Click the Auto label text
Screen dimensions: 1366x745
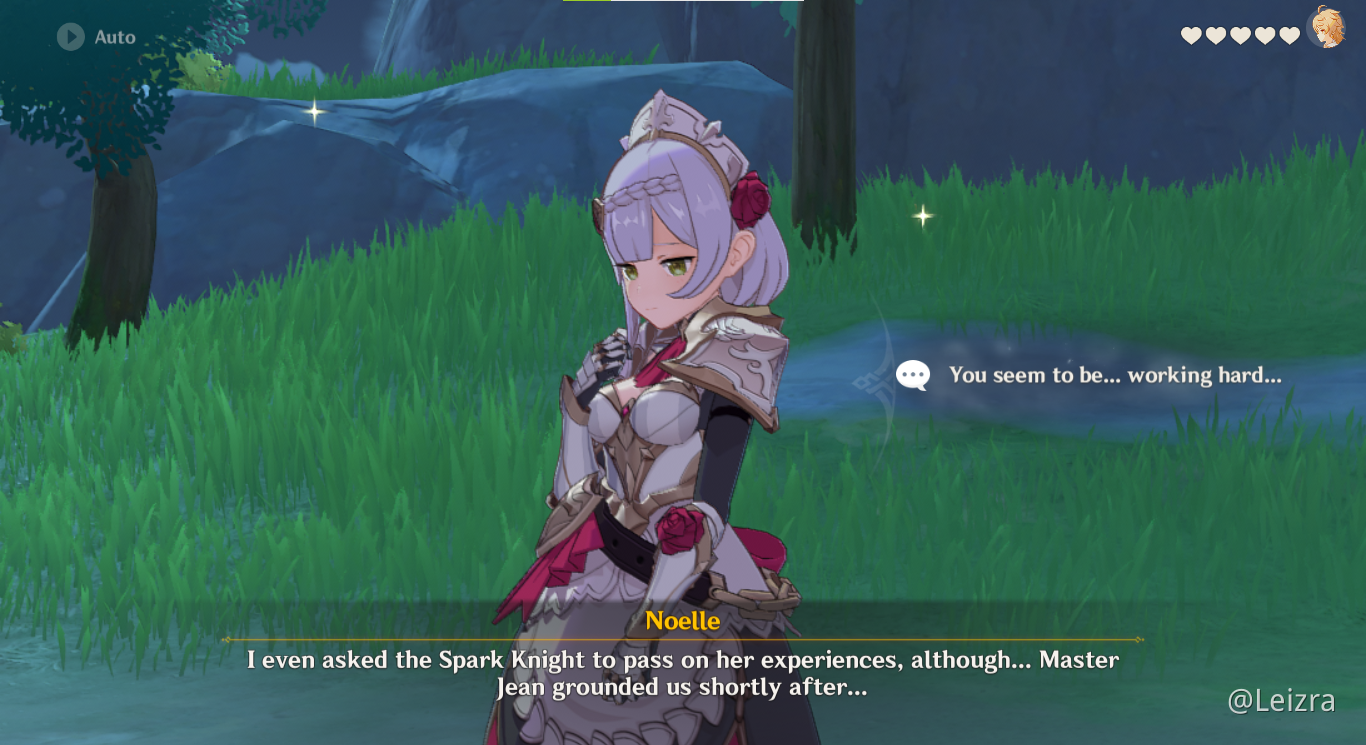click(x=116, y=38)
